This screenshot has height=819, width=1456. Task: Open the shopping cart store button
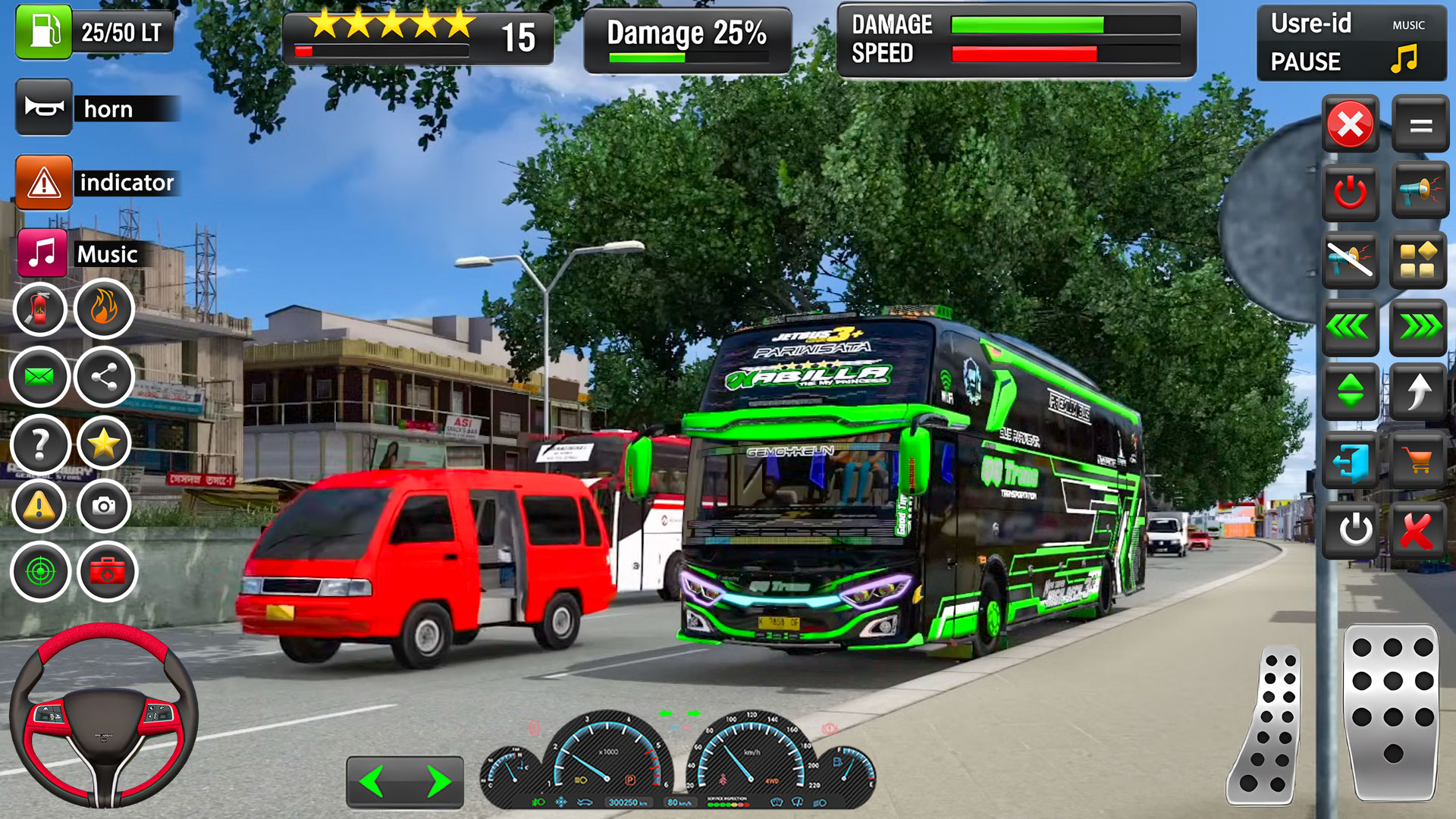(x=1417, y=460)
